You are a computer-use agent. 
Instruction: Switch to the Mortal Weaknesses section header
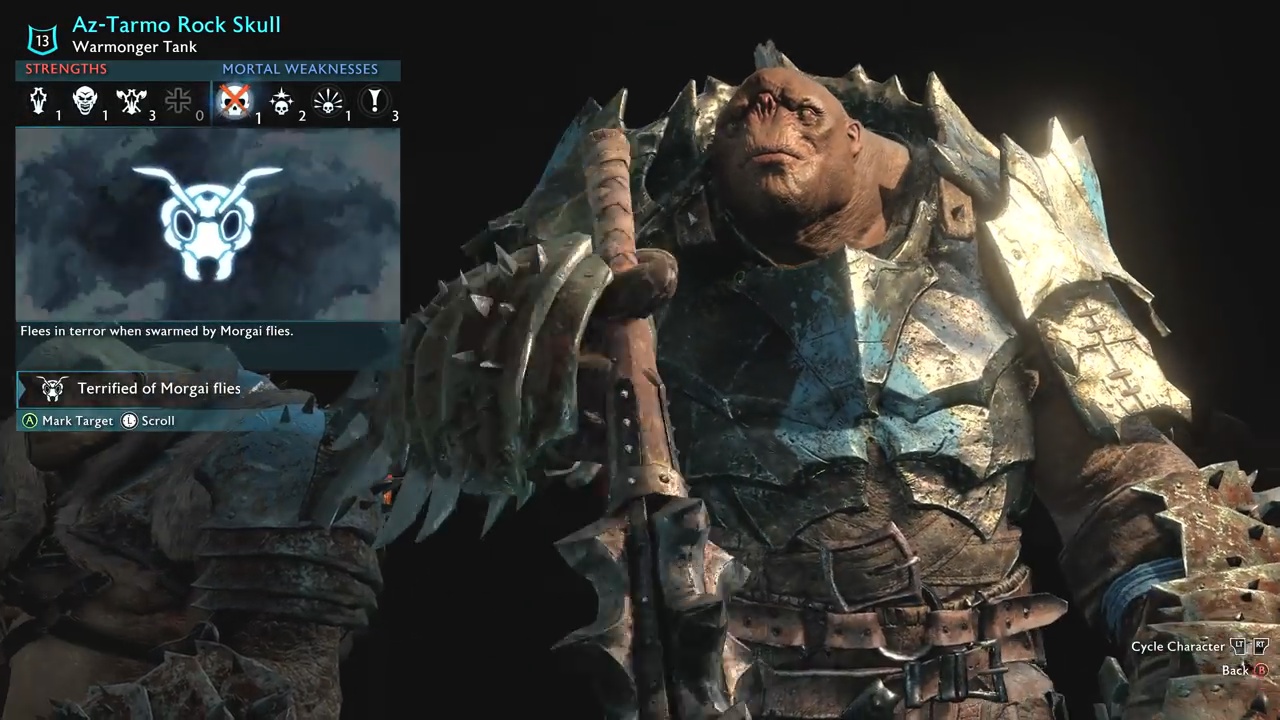[300, 69]
